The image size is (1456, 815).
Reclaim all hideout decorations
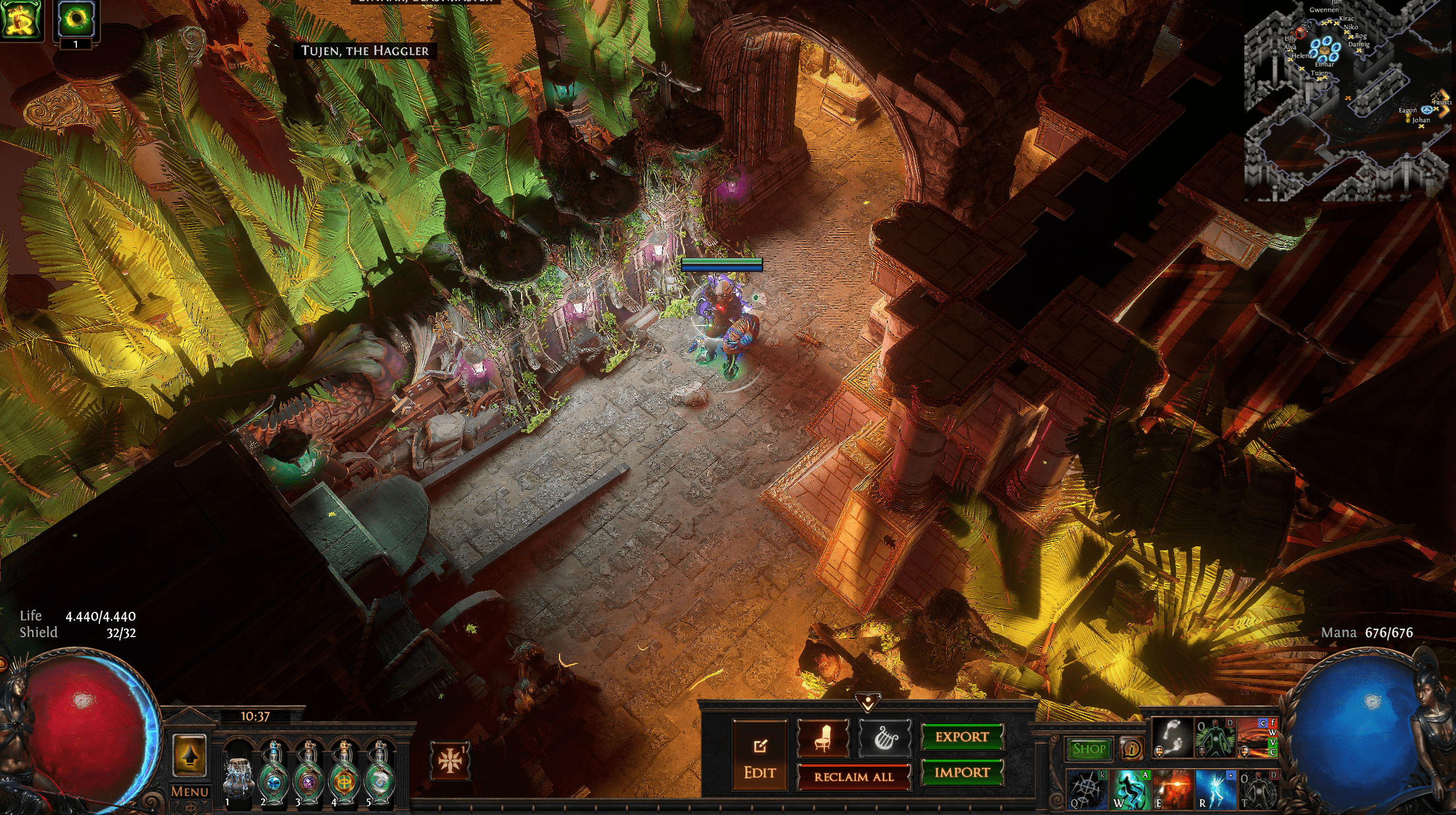coord(853,777)
